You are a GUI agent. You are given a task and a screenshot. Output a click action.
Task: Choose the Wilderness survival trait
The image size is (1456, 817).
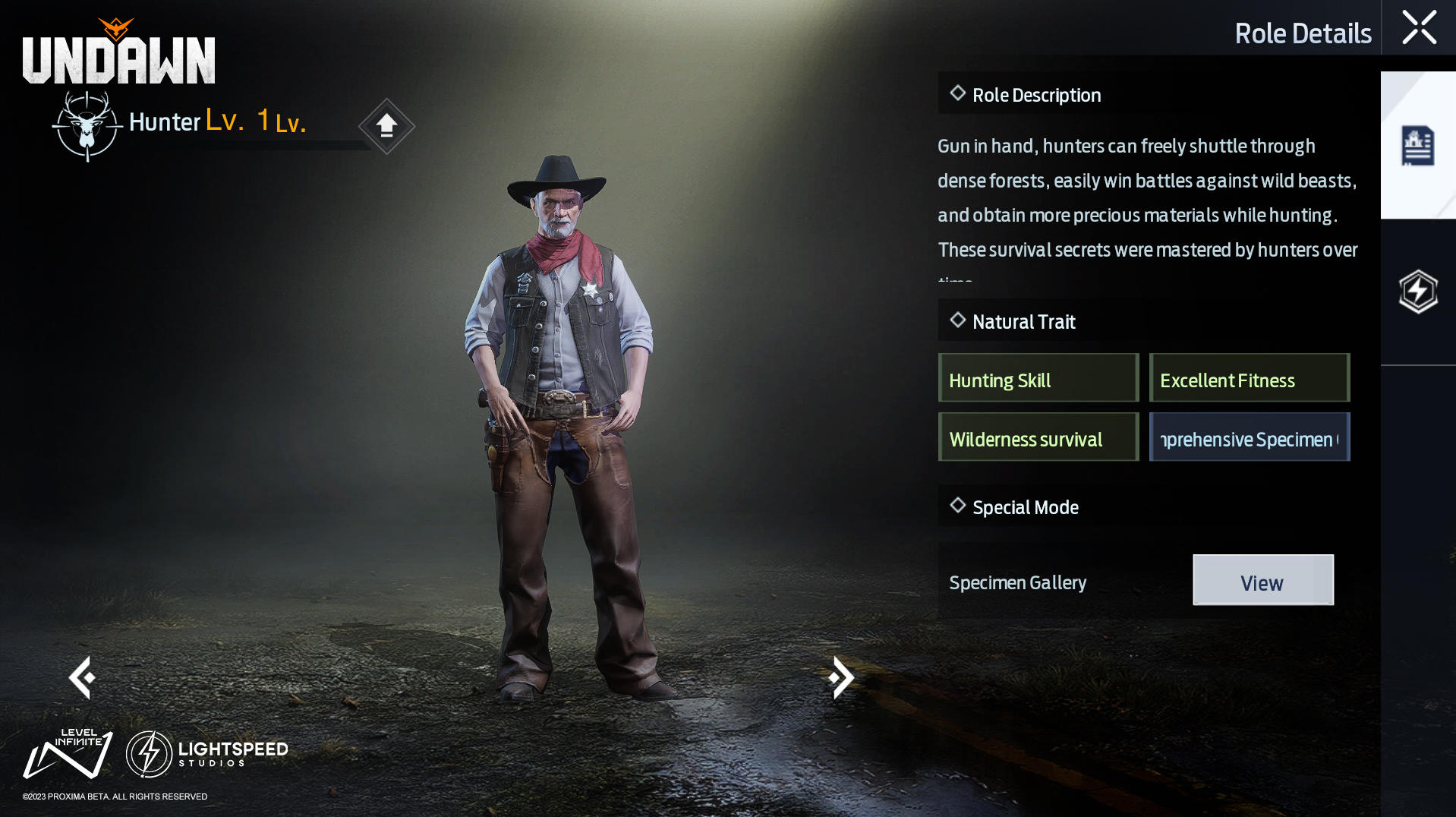pos(1038,437)
